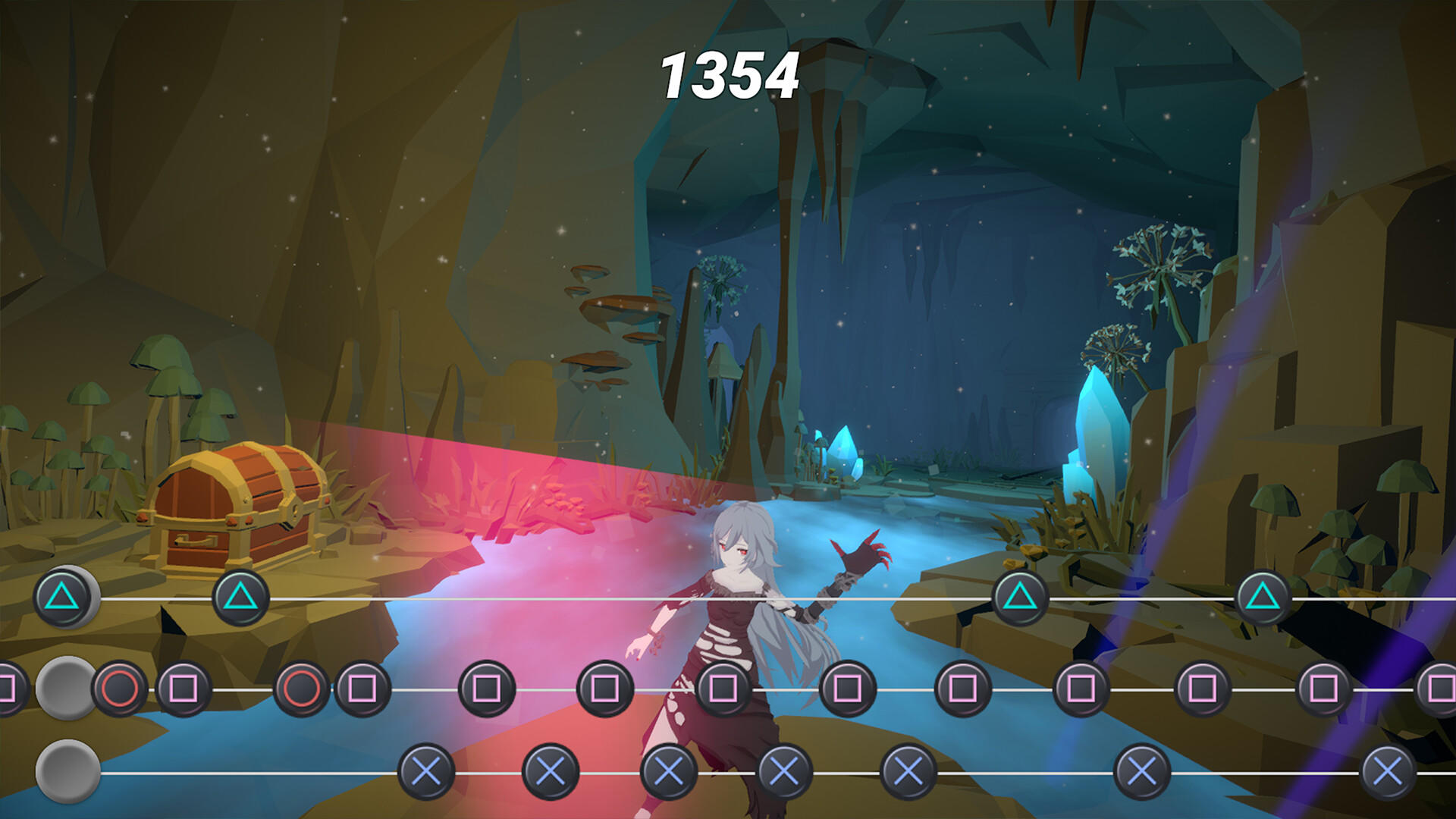Click the wooden treasure chest
Screen dimensions: 1456x819
point(235,504)
